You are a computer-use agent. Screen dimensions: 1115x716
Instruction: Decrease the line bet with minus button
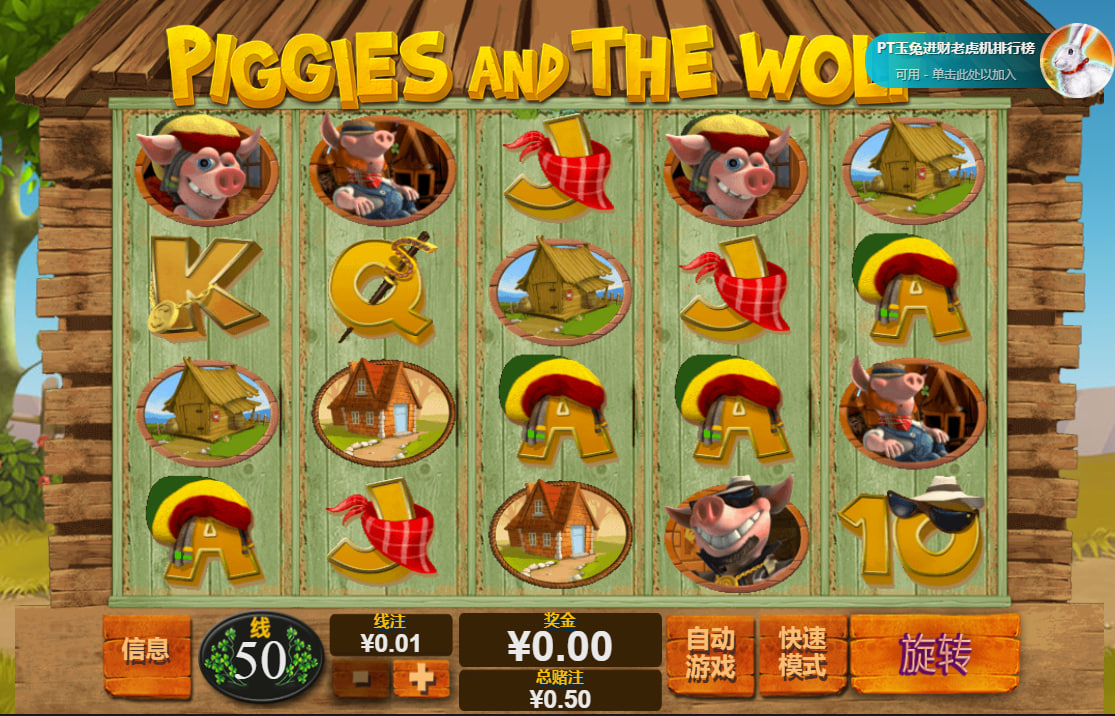pos(360,679)
